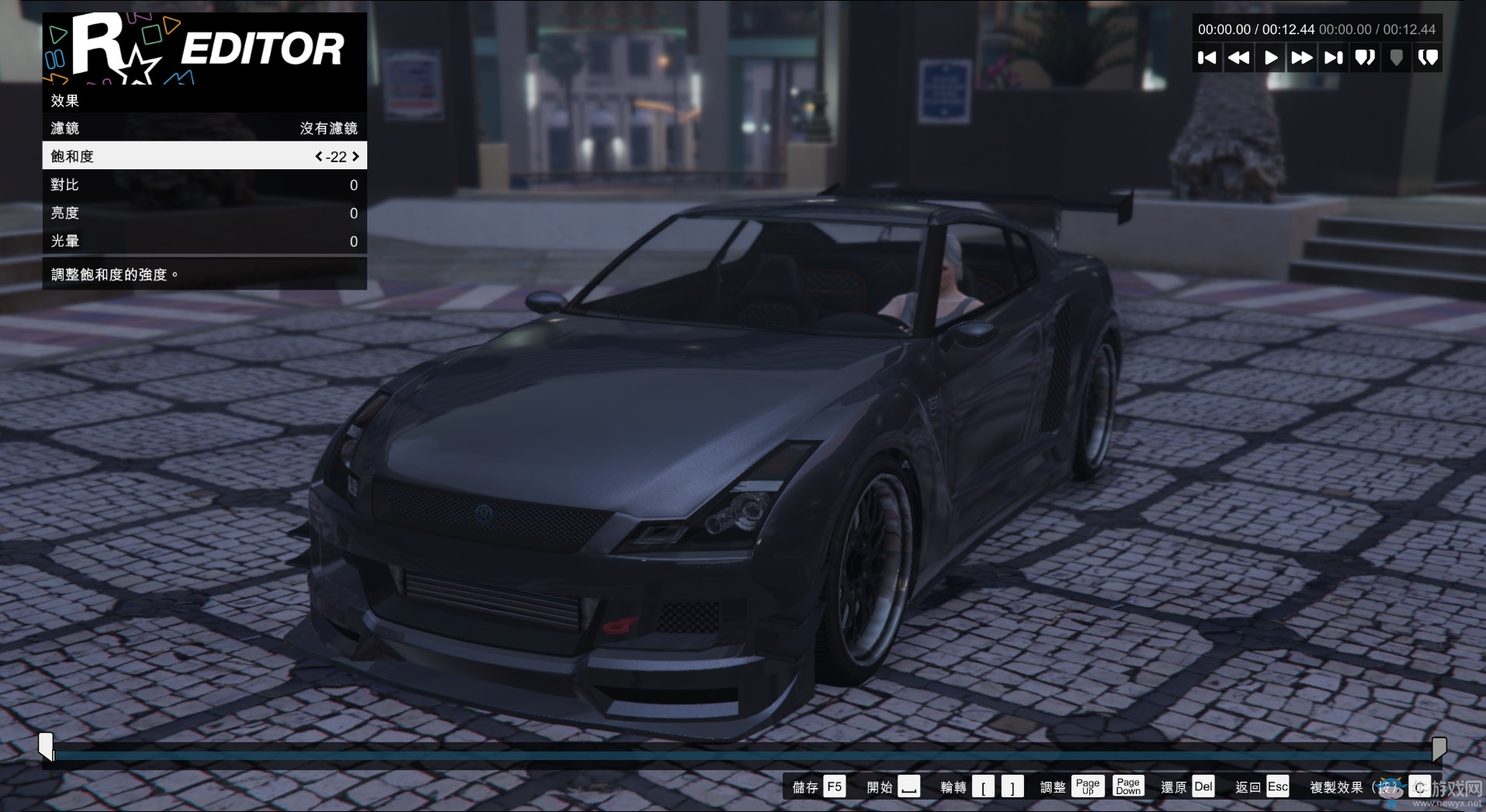Viewport: 1486px width, 812px height.
Task: Skip to the end of the clip
Action: (1333, 57)
